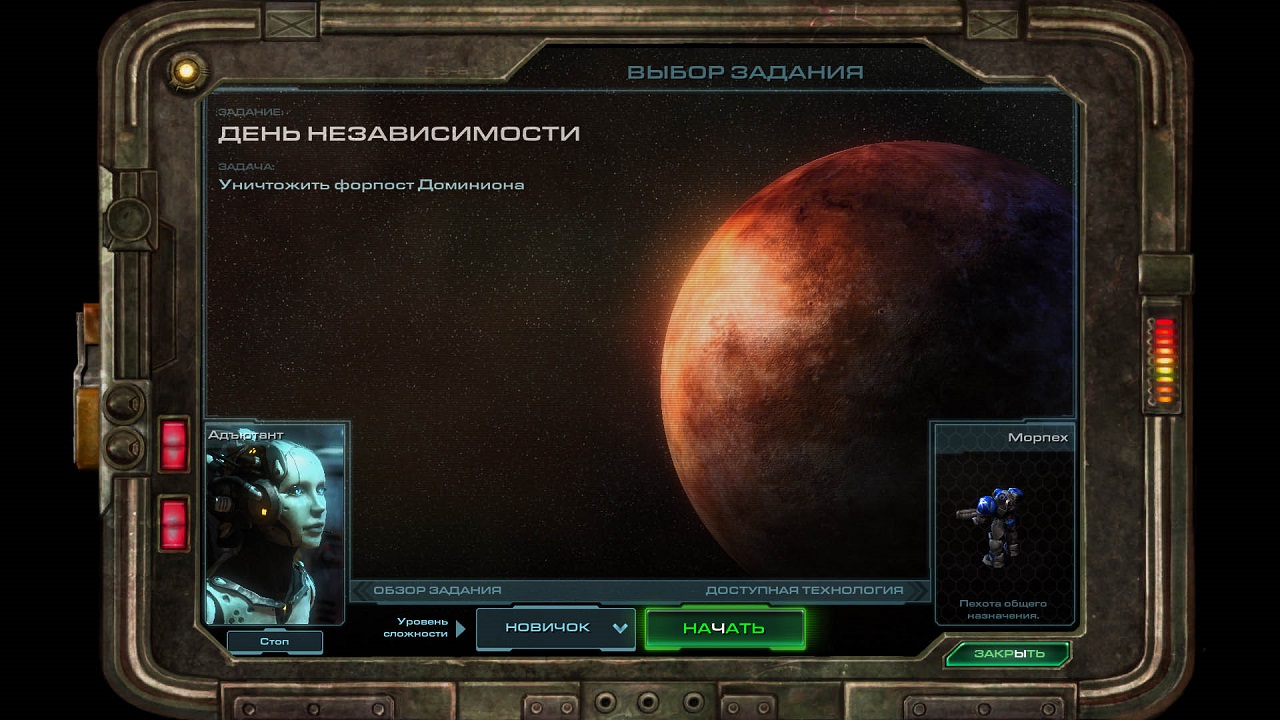Close the mission screen with ЗАКРЫТЬ
The height and width of the screenshot is (720, 1280).
point(1007,654)
